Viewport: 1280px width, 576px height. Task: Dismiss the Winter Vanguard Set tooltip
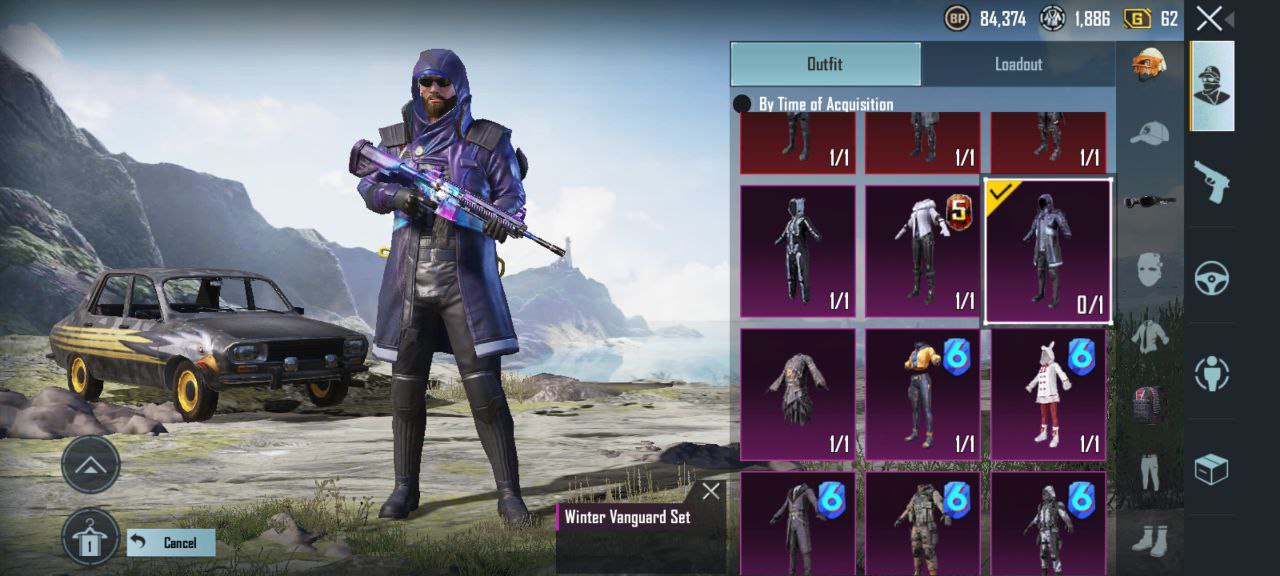point(711,491)
